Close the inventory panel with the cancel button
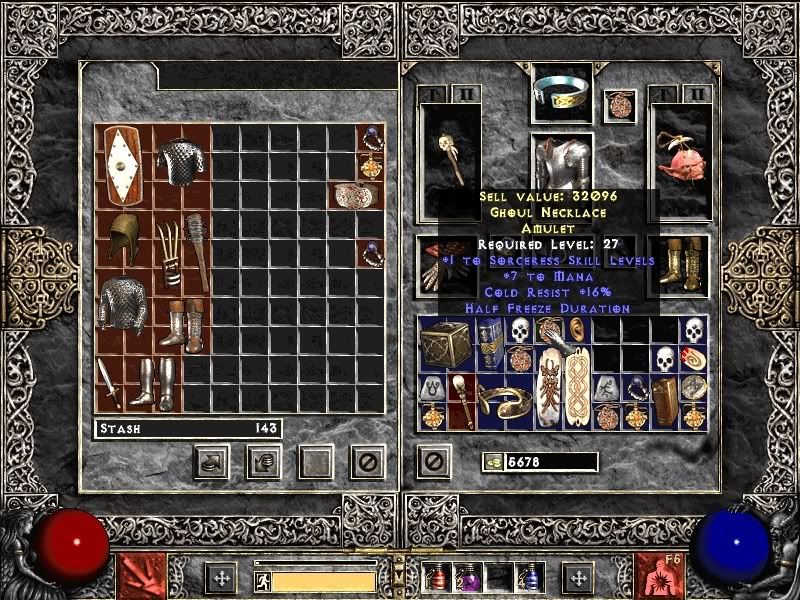Viewport: 800px width, 600px height. 433,461
